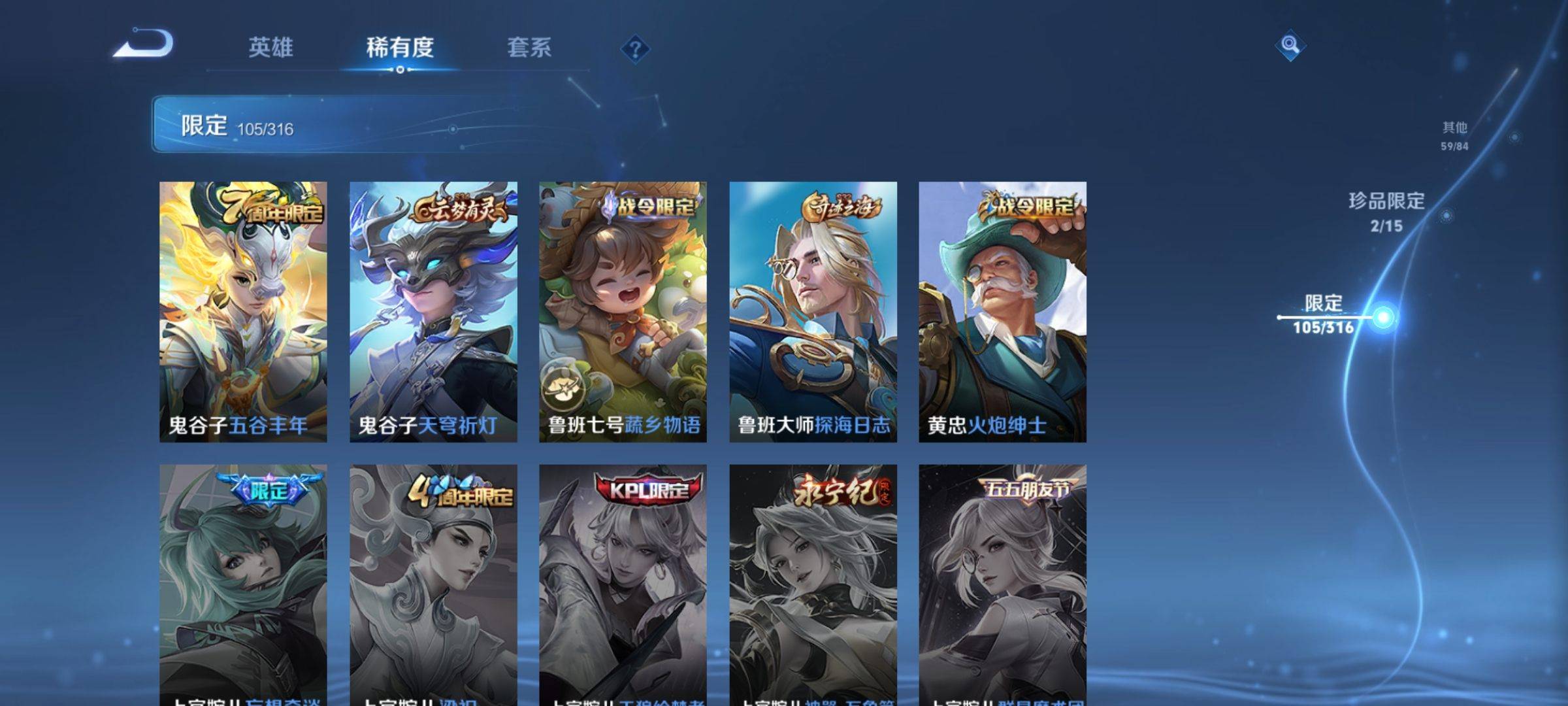Screen dimensions: 1568x706
Task: Click the game logo in top-left corner
Action: coord(144,44)
